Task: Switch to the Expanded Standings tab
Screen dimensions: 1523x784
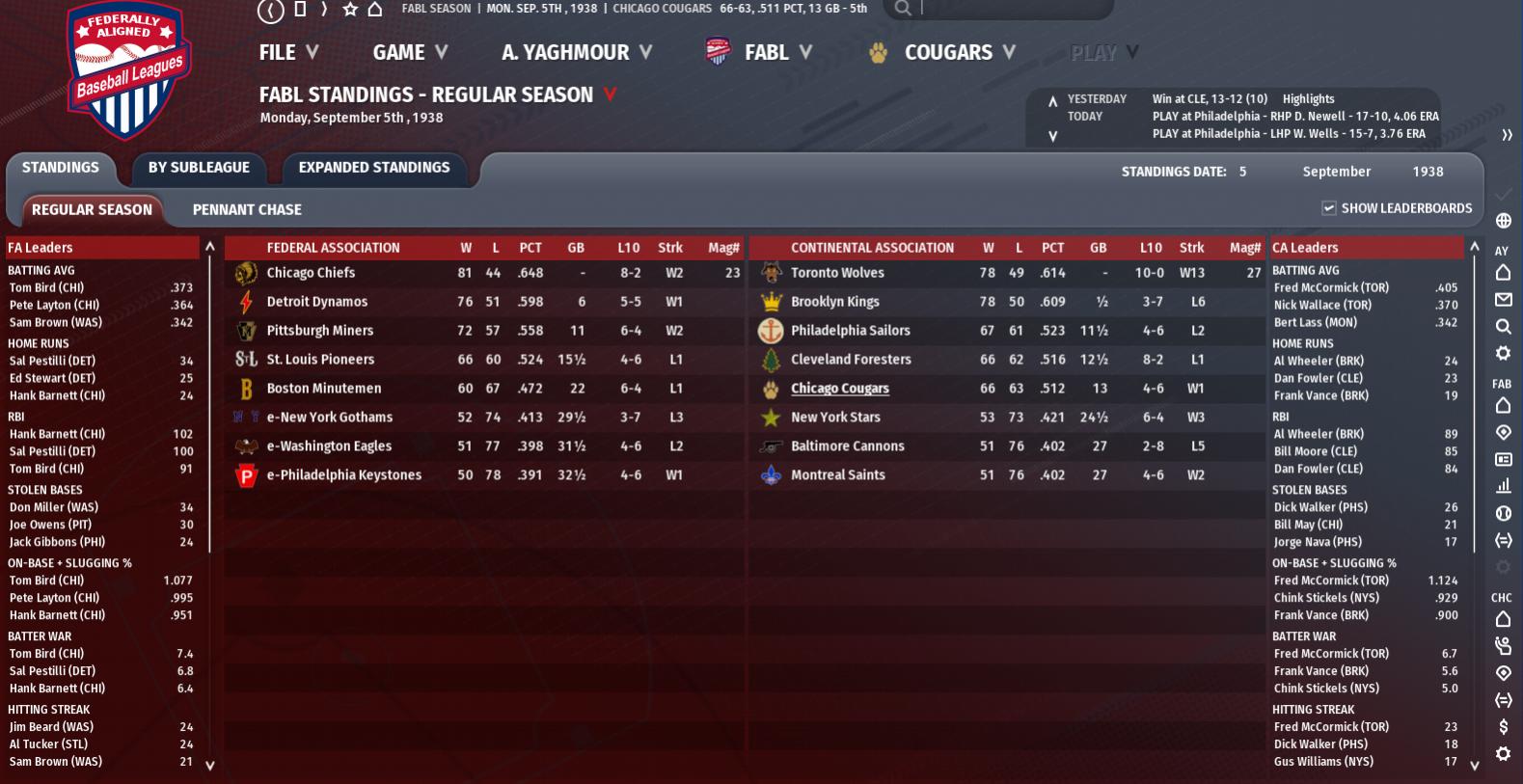Action: [x=374, y=168]
